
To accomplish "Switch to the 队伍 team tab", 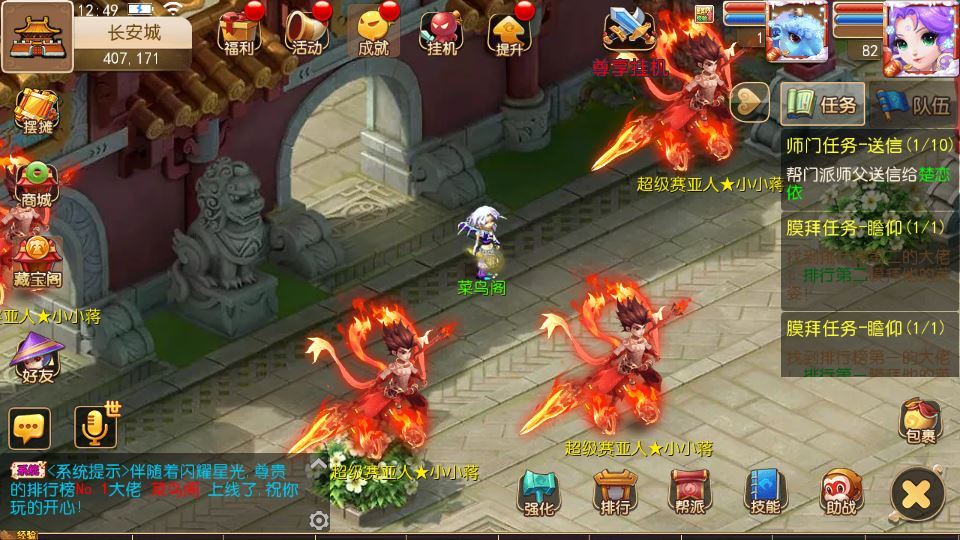I will point(914,103).
